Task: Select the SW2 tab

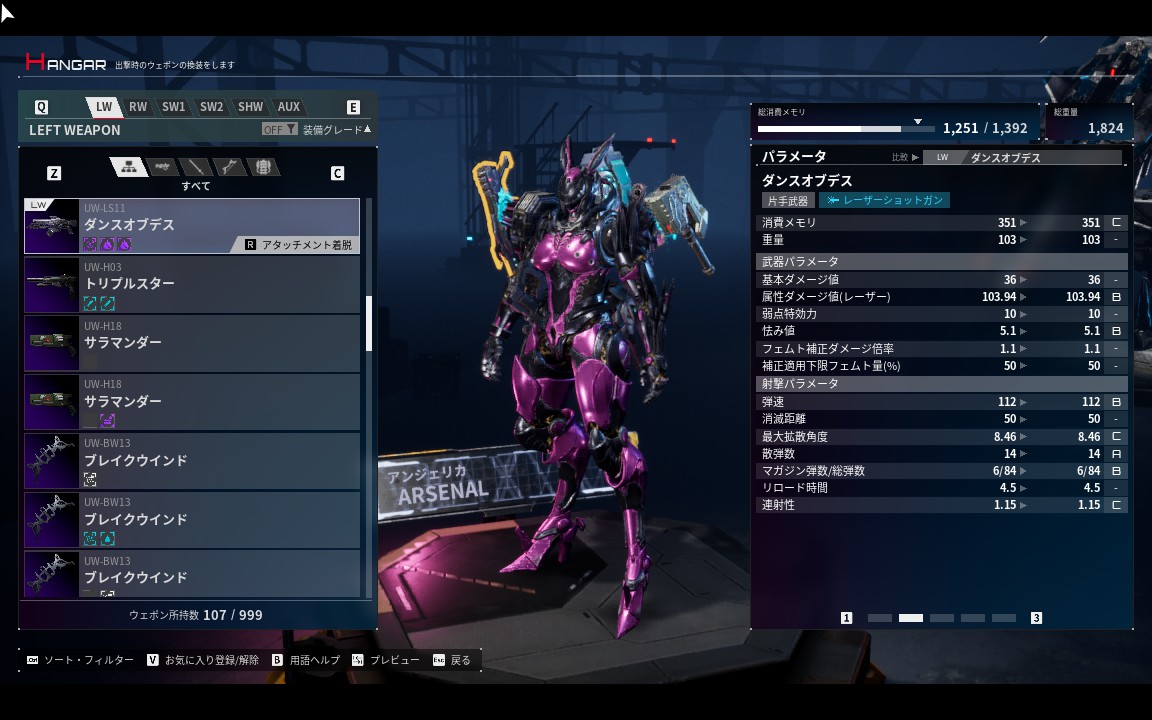Action: tap(211, 107)
